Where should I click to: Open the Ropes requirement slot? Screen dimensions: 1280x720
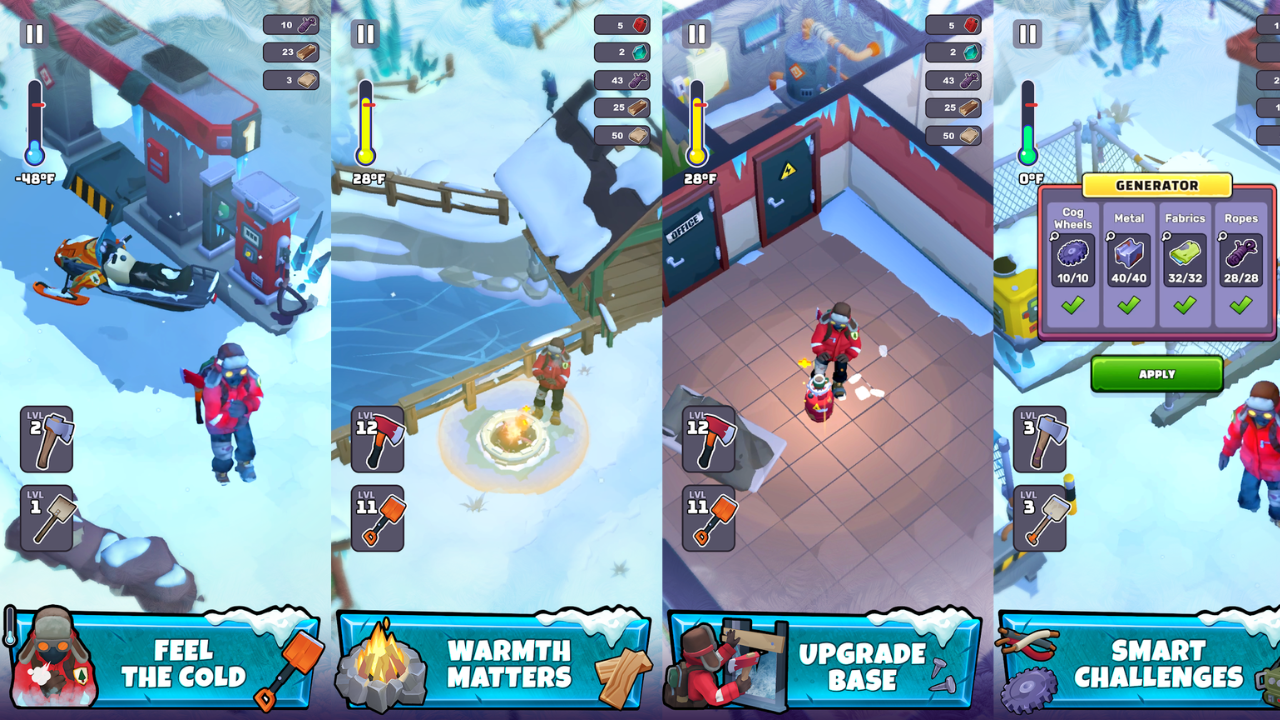[1241, 263]
